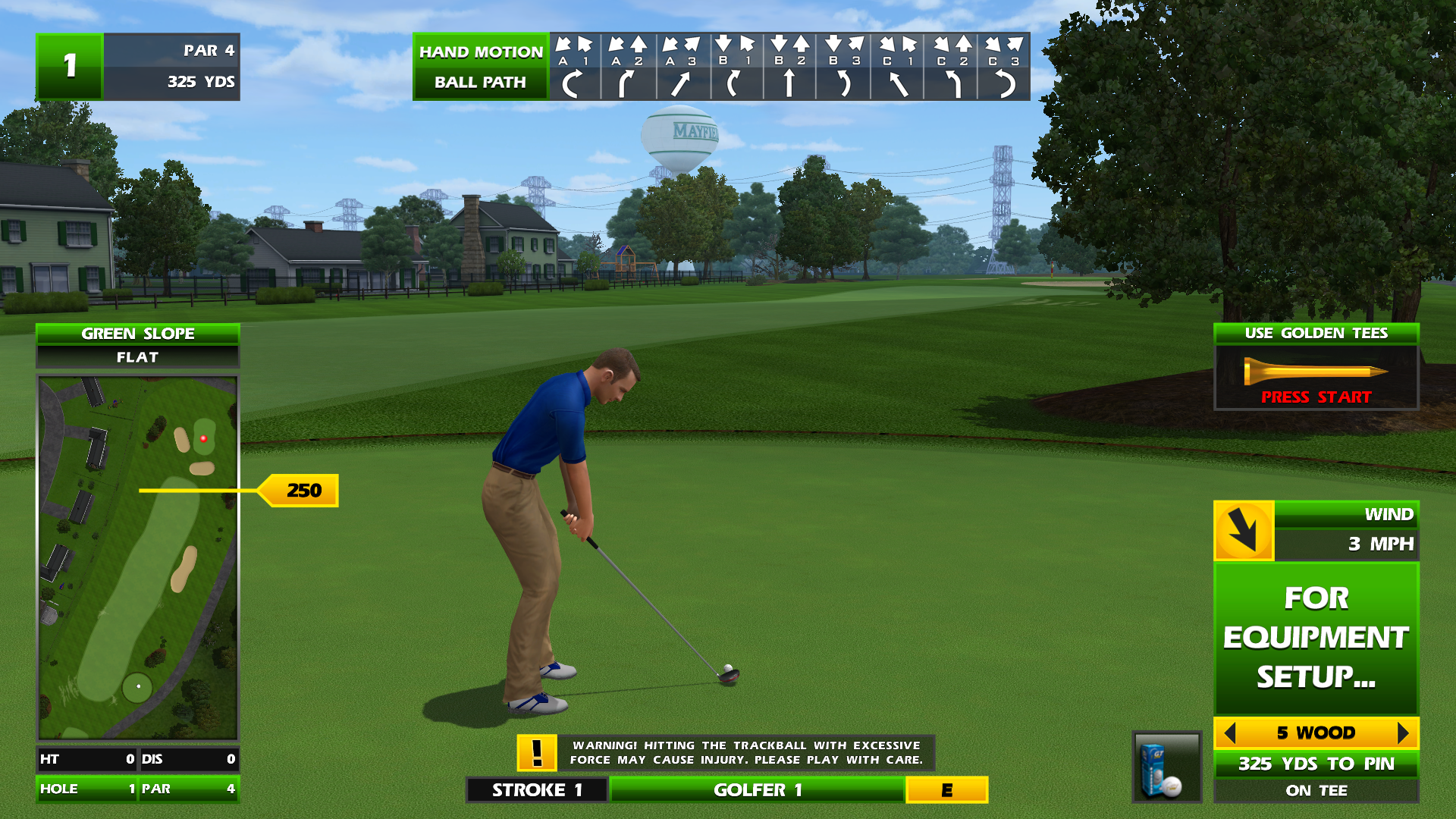Click the Green Slope panel
The width and height of the screenshot is (1456, 819).
[x=138, y=345]
